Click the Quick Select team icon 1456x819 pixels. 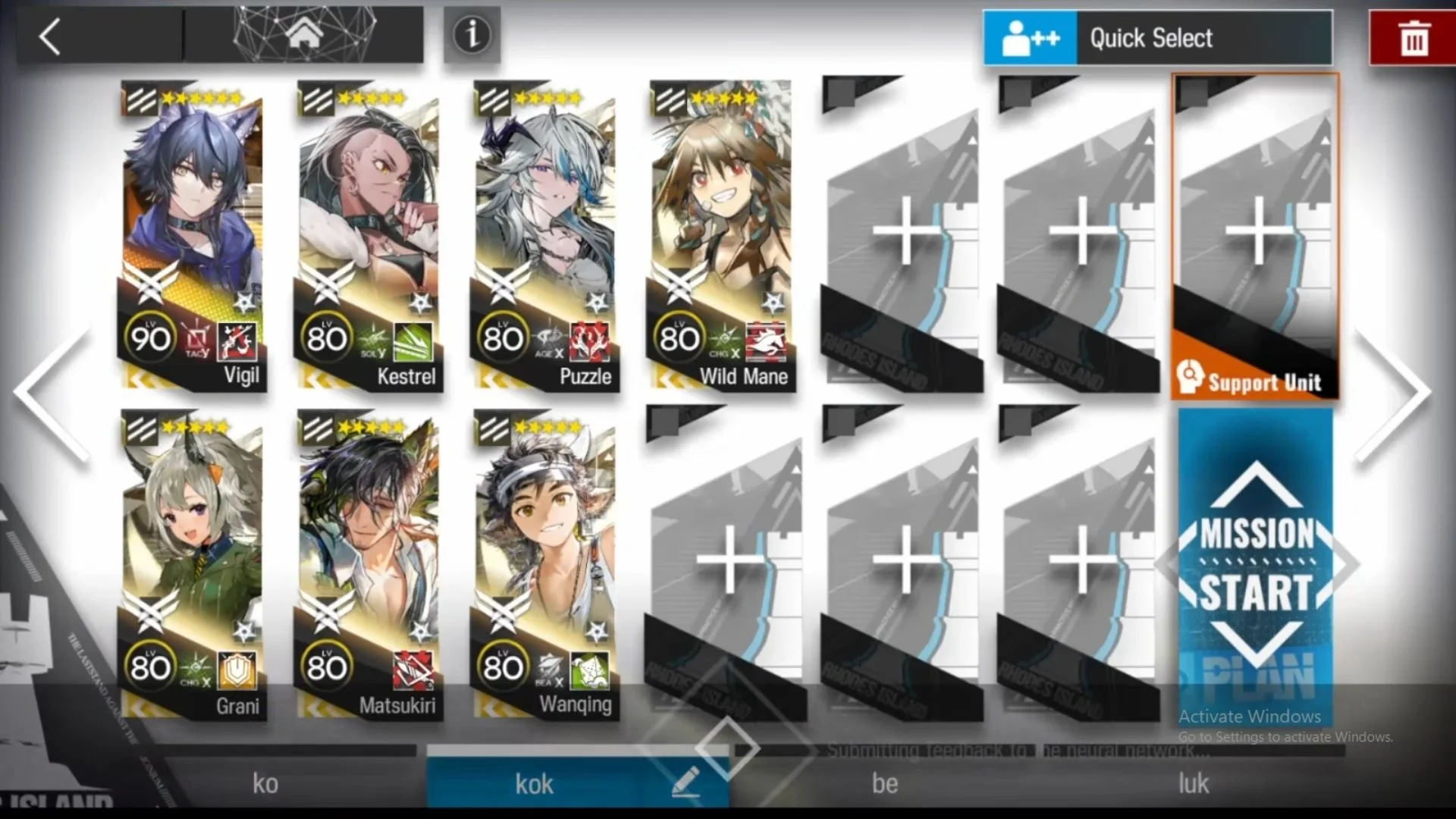pyautogui.click(x=1030, y=38)
